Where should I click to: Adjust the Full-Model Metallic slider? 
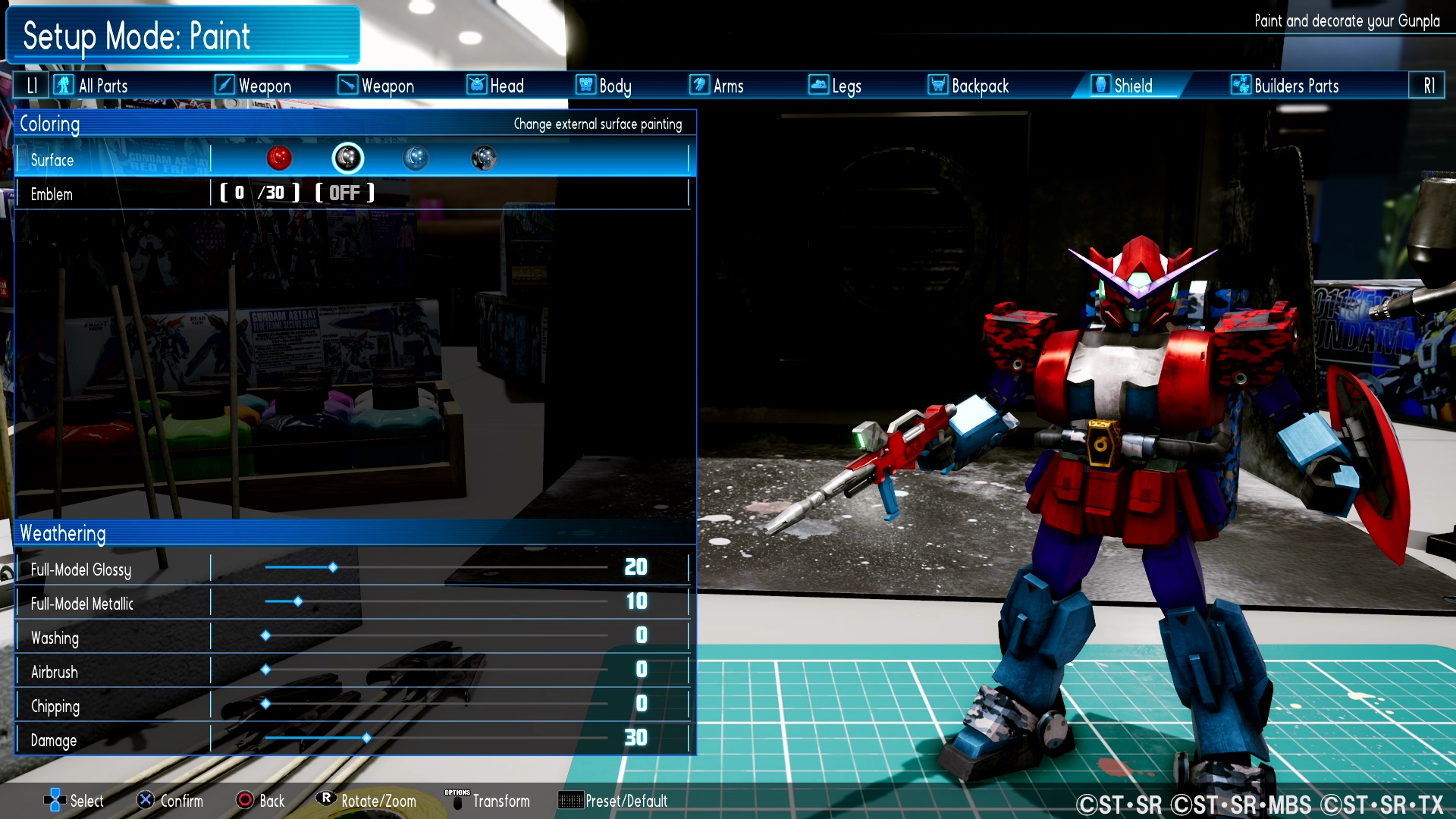298,601
